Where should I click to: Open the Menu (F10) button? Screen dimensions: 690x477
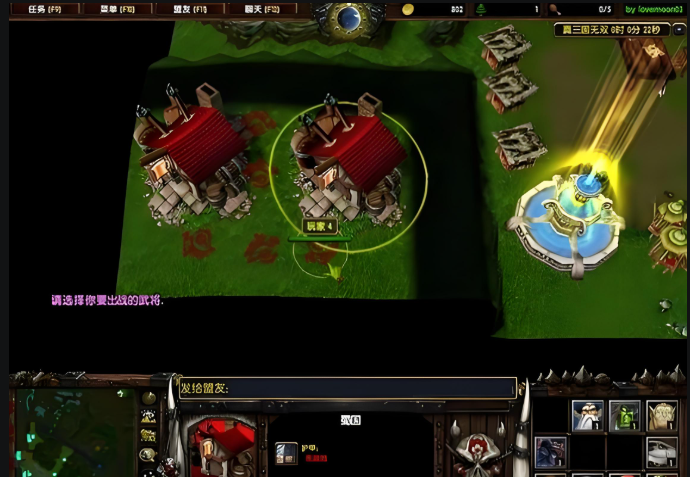117,9
